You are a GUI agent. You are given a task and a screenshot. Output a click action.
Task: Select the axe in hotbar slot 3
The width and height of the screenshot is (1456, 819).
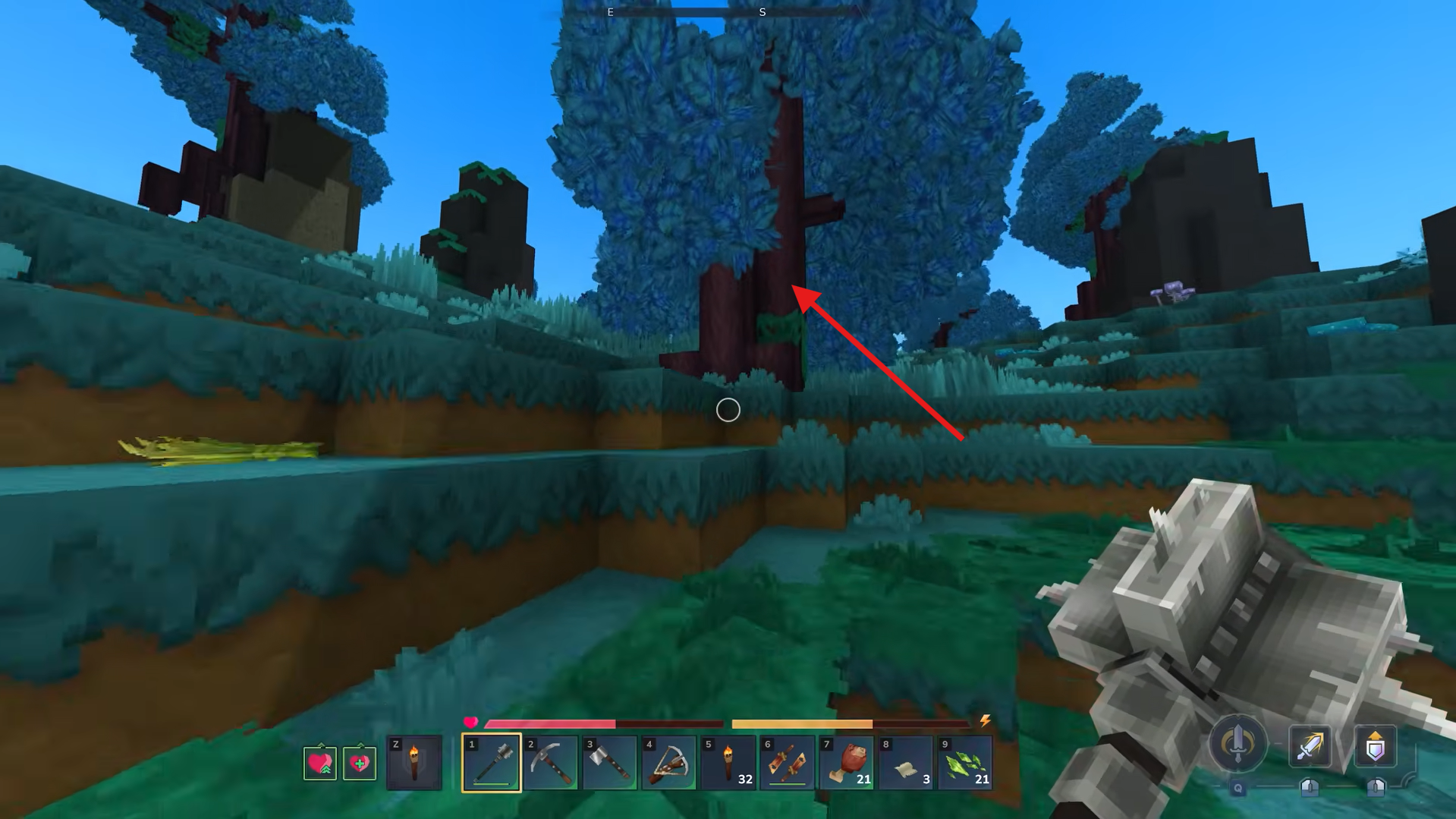[x=609, y=763]
